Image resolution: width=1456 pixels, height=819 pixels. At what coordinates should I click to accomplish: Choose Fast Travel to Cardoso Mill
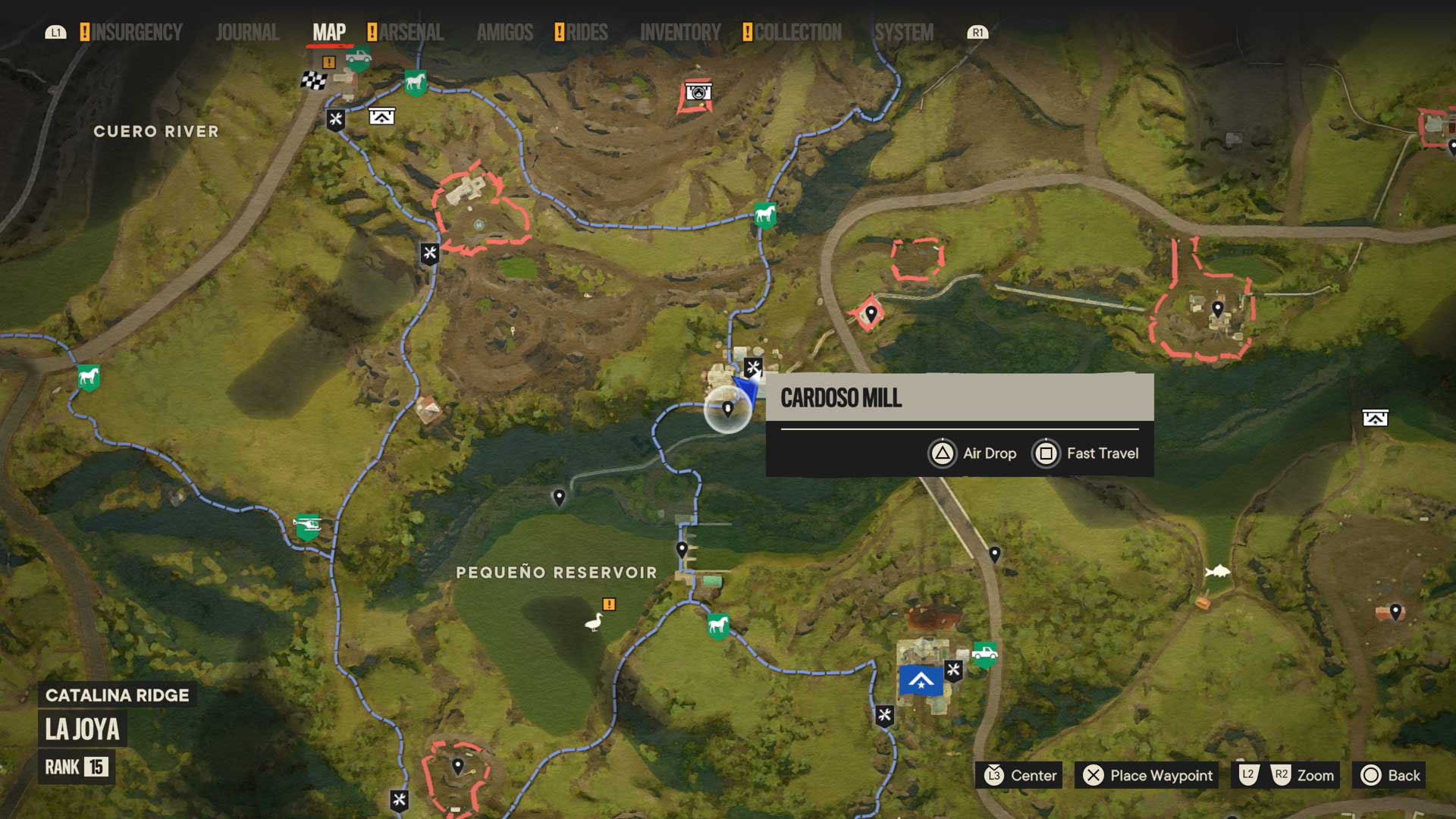1086,453
